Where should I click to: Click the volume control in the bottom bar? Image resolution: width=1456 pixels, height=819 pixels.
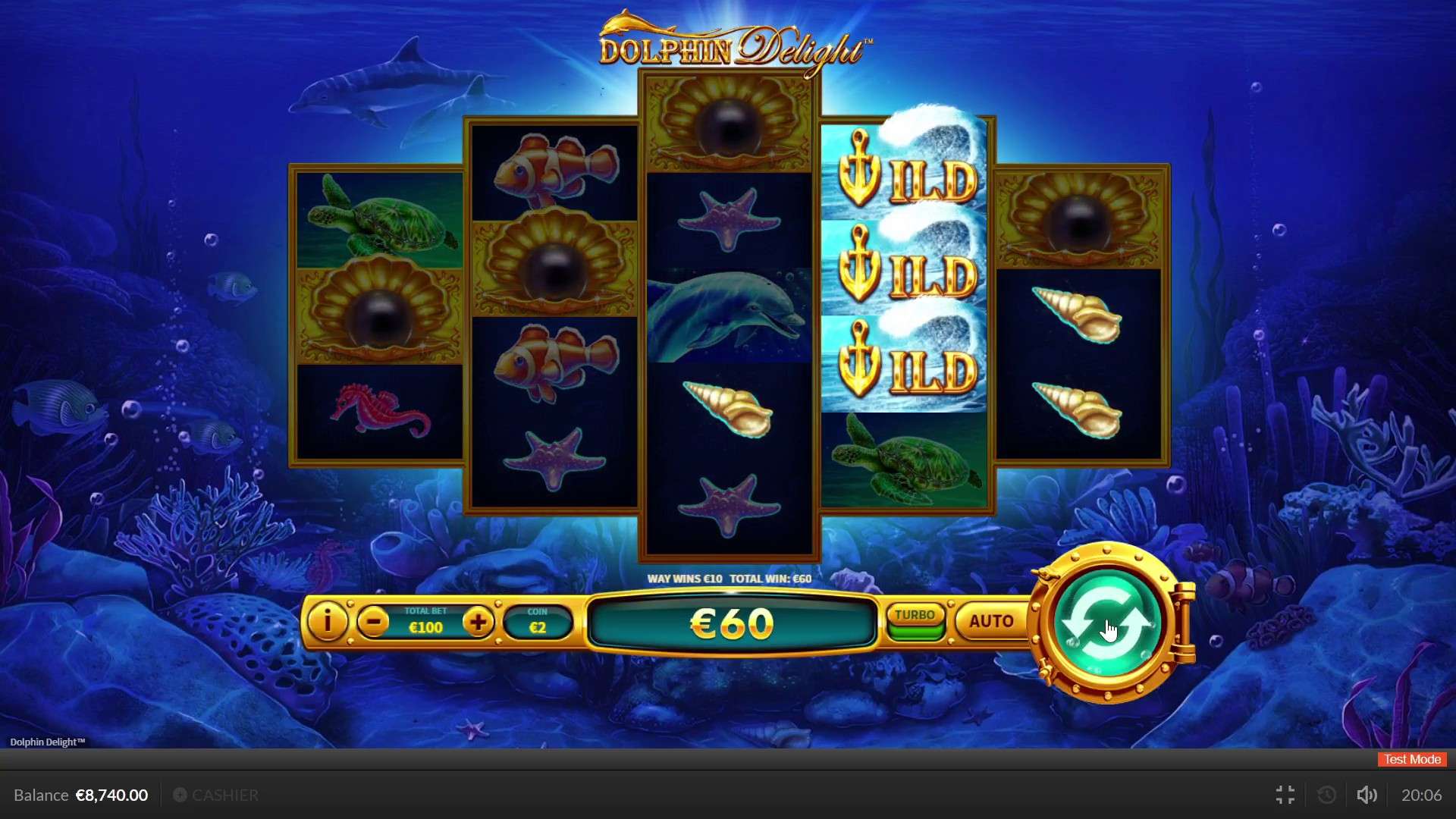[1367, 795]
